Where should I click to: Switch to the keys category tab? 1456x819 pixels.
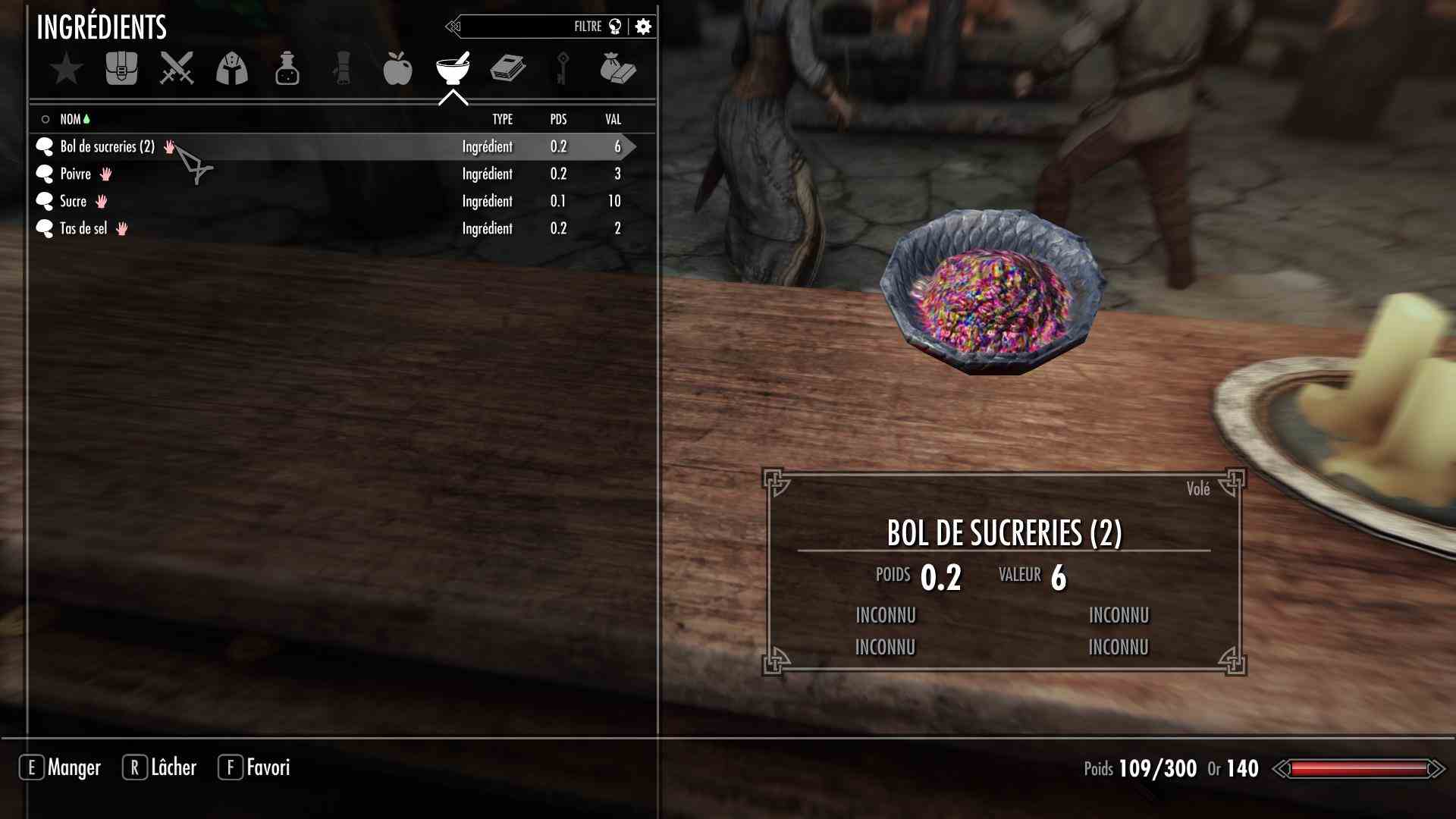[563, 69]
